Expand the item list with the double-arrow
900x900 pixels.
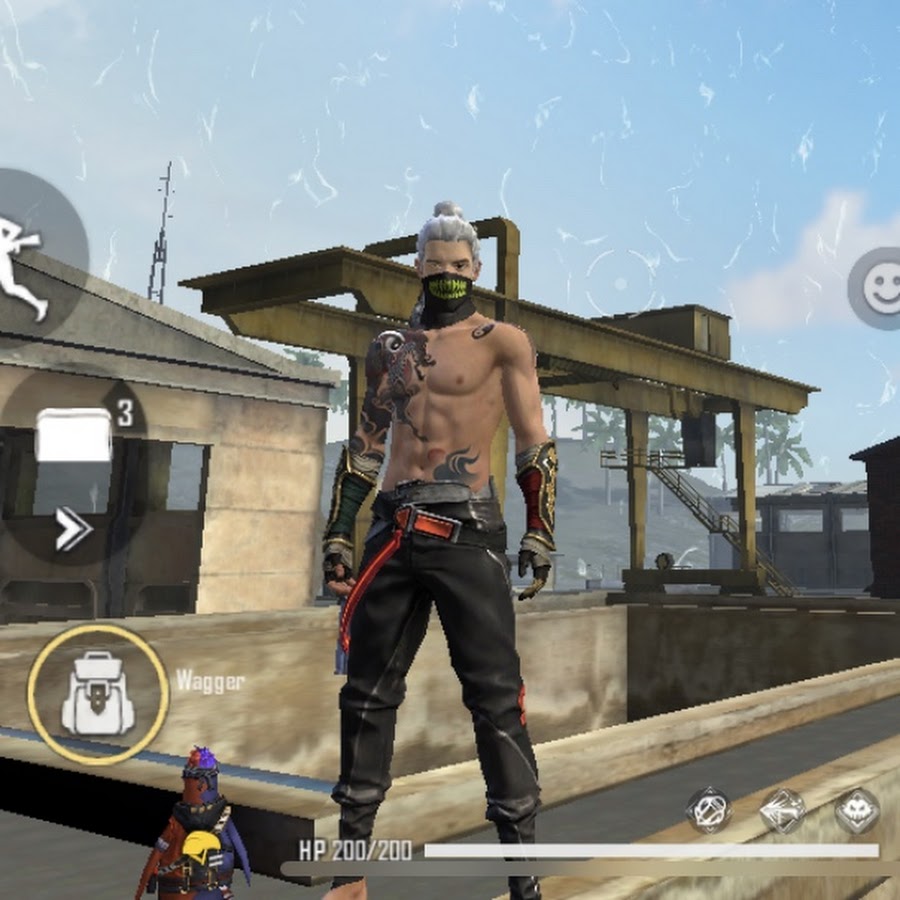click(x=72, y=529)
